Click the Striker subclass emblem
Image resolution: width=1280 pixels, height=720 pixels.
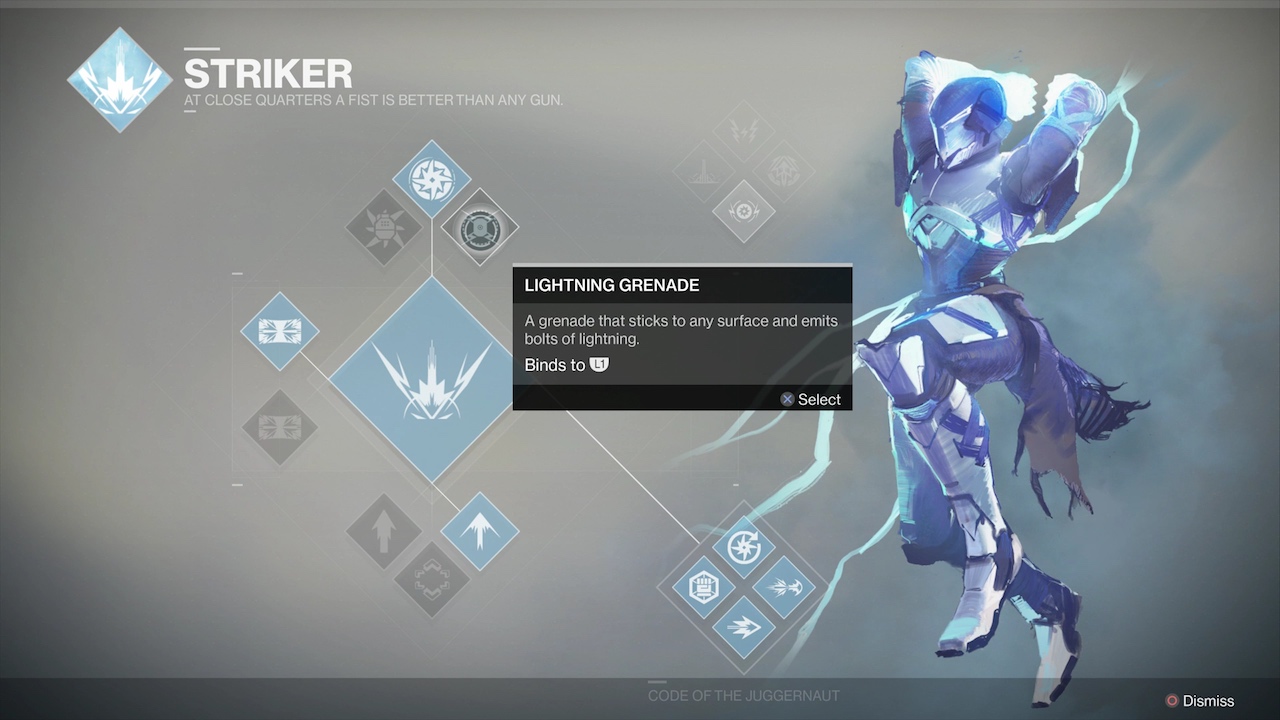coord(119,80)
